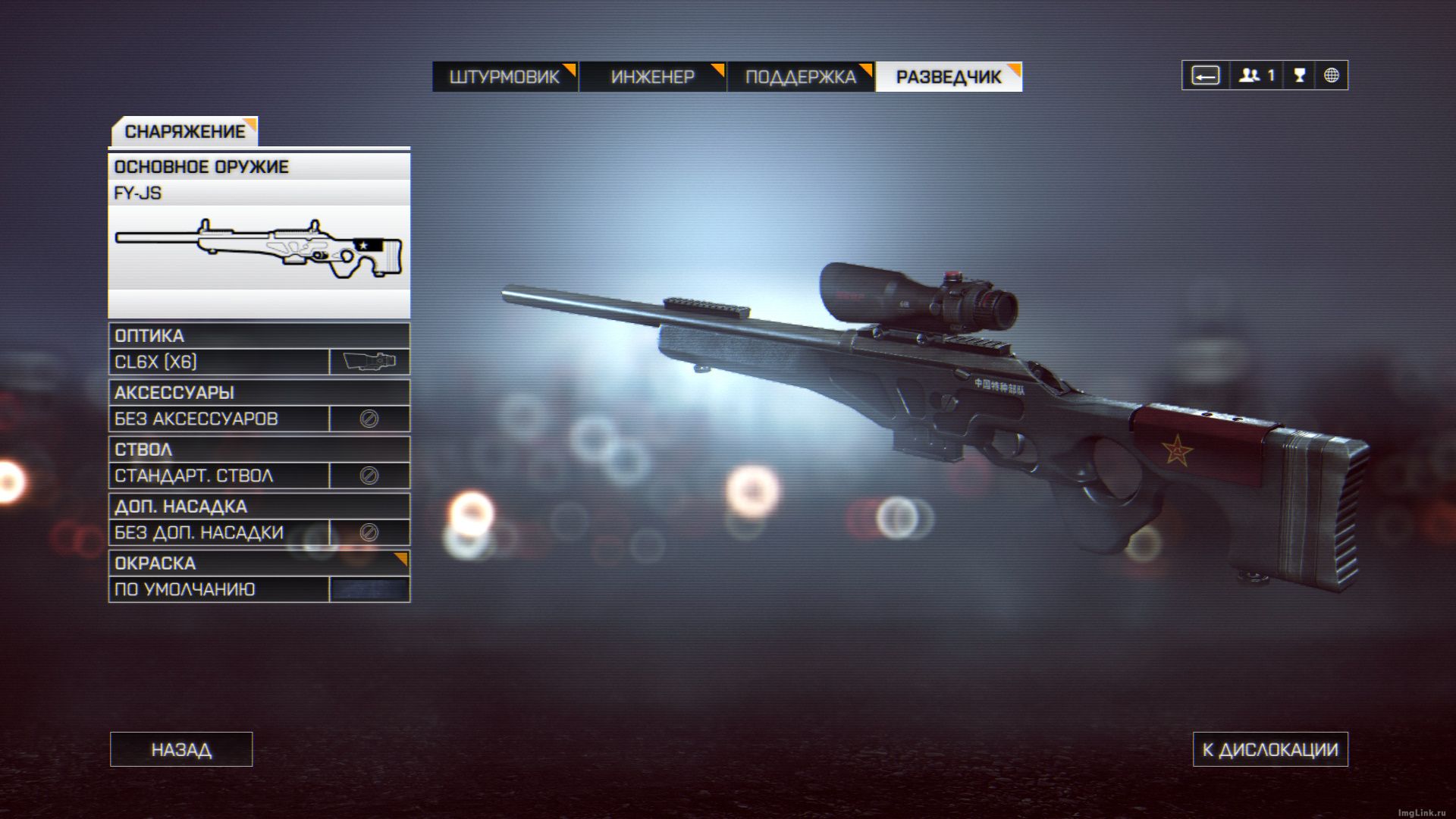Go back with the НАЗАД button
This screenshot has width=1456, height=819.
point(181,749)
